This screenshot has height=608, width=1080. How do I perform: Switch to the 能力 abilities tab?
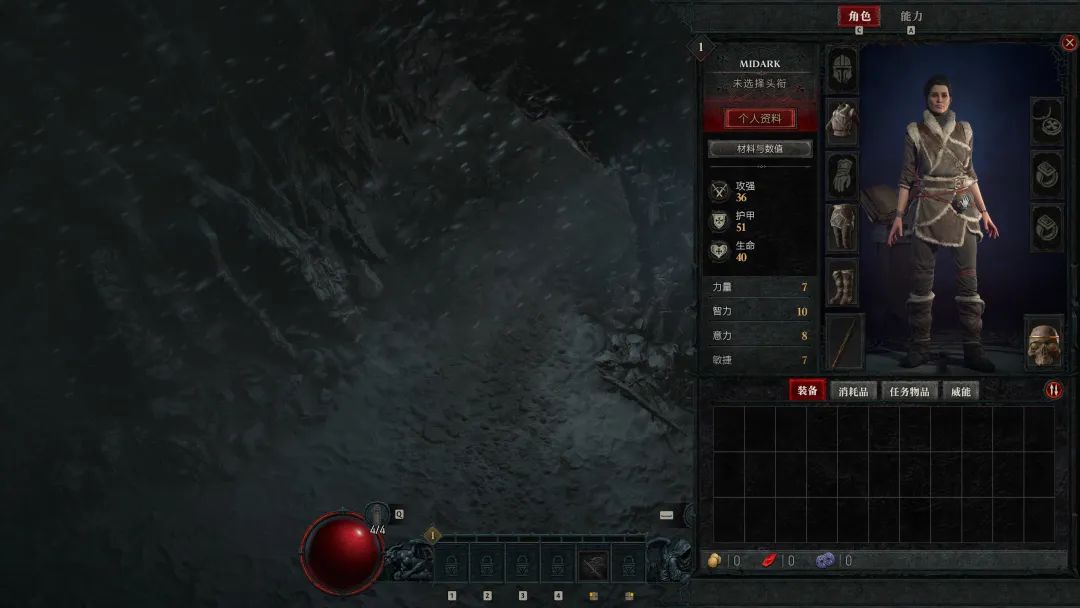click(x=911, y=16)
